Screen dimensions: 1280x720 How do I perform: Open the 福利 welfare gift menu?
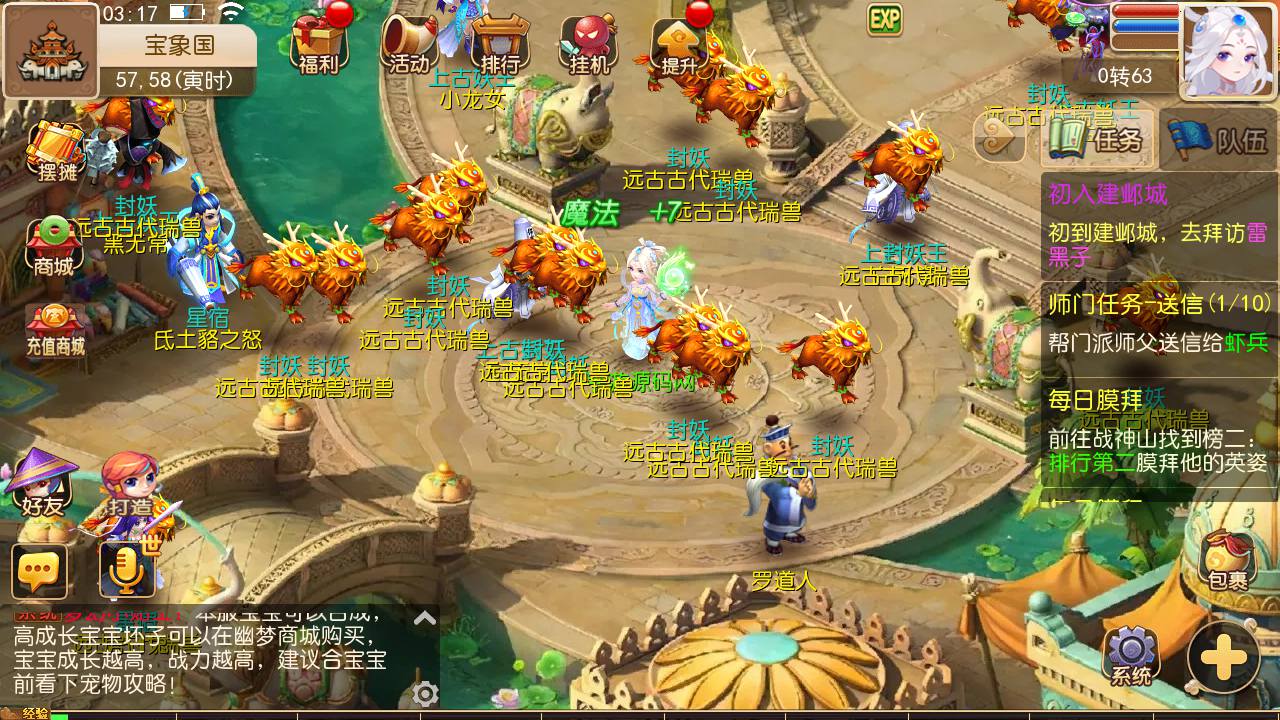pos(319,44)
